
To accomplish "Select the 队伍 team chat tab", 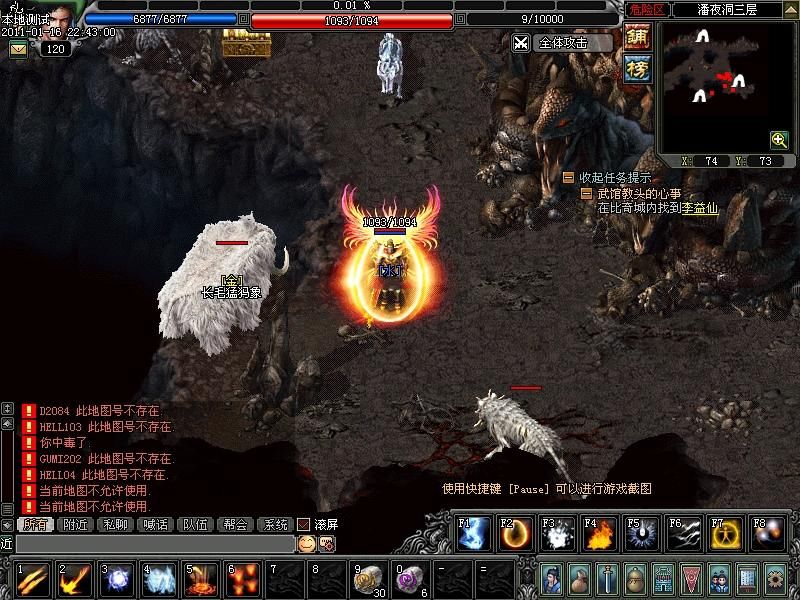I will [196, 524].
